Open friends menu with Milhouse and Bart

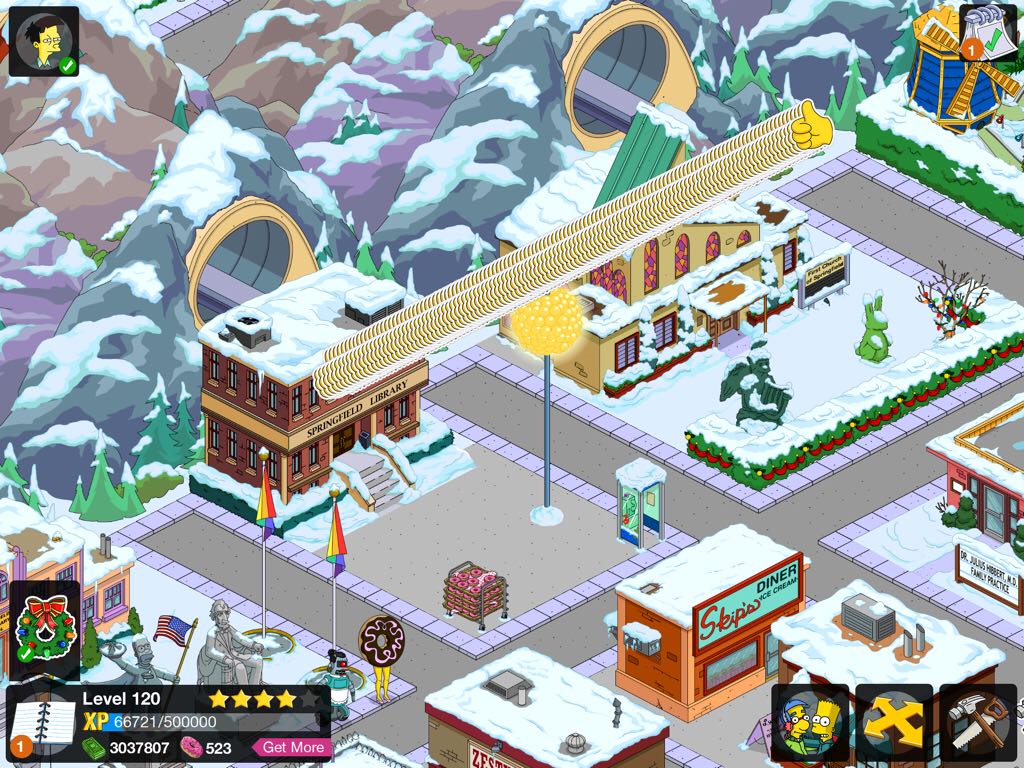click(810, 722)
